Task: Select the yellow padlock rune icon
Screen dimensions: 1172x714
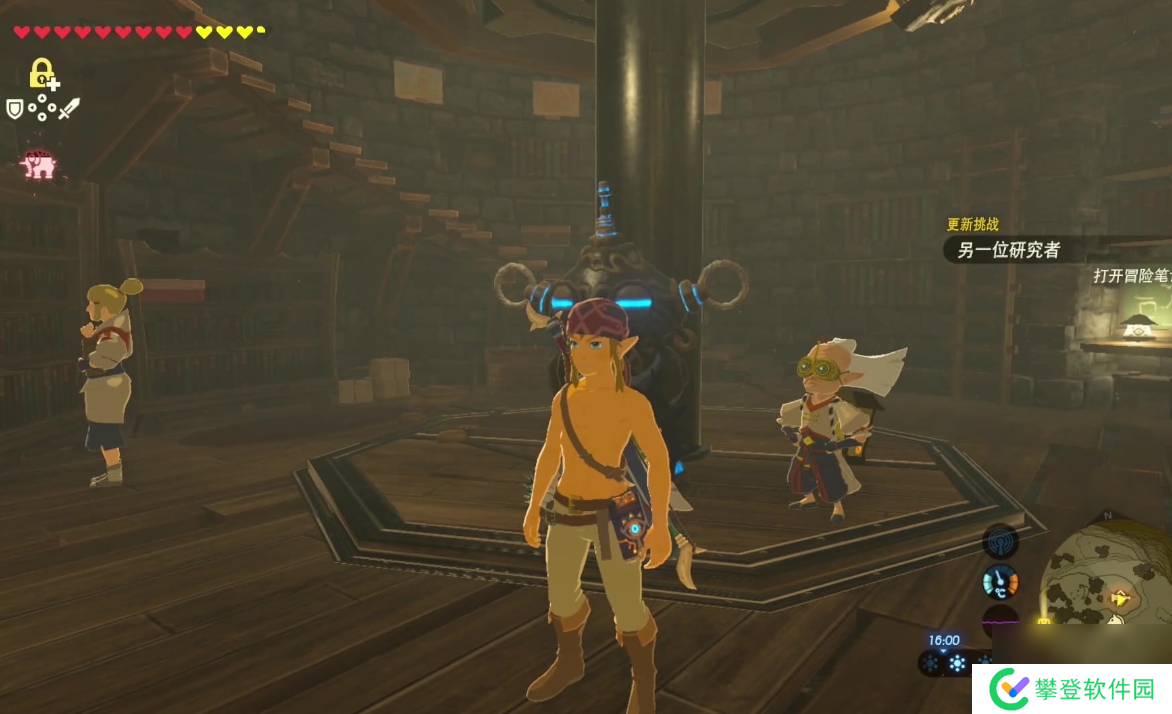Action: [42, 74]
